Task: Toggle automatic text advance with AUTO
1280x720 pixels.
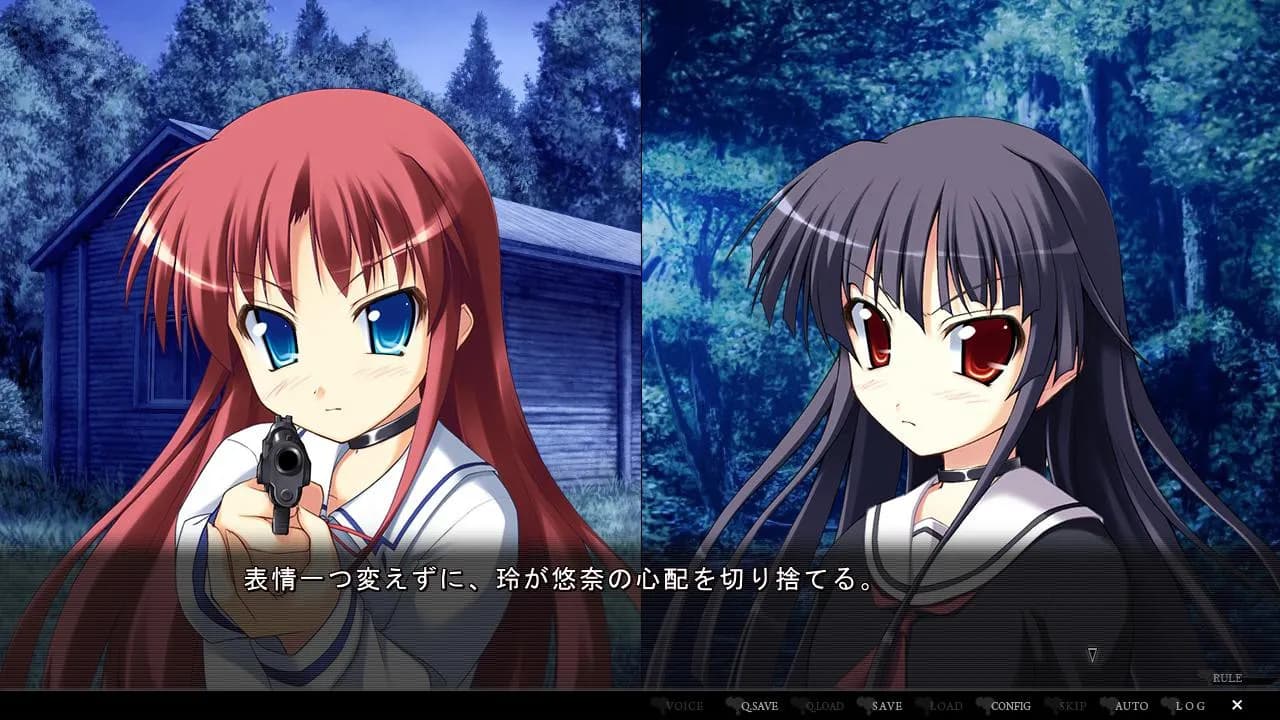Action: coord(1130,704)
